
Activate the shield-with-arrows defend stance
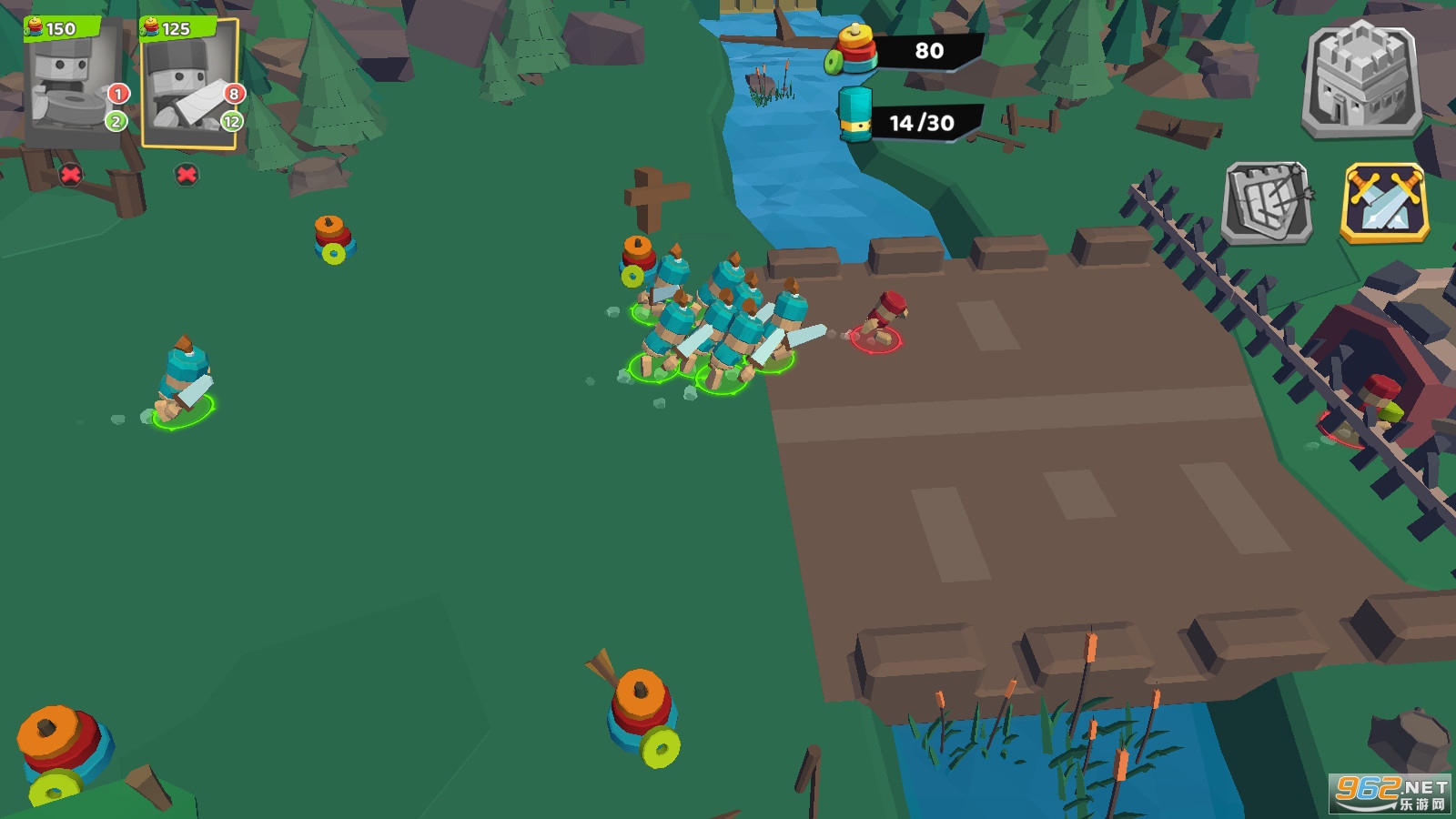(1268, 203)
